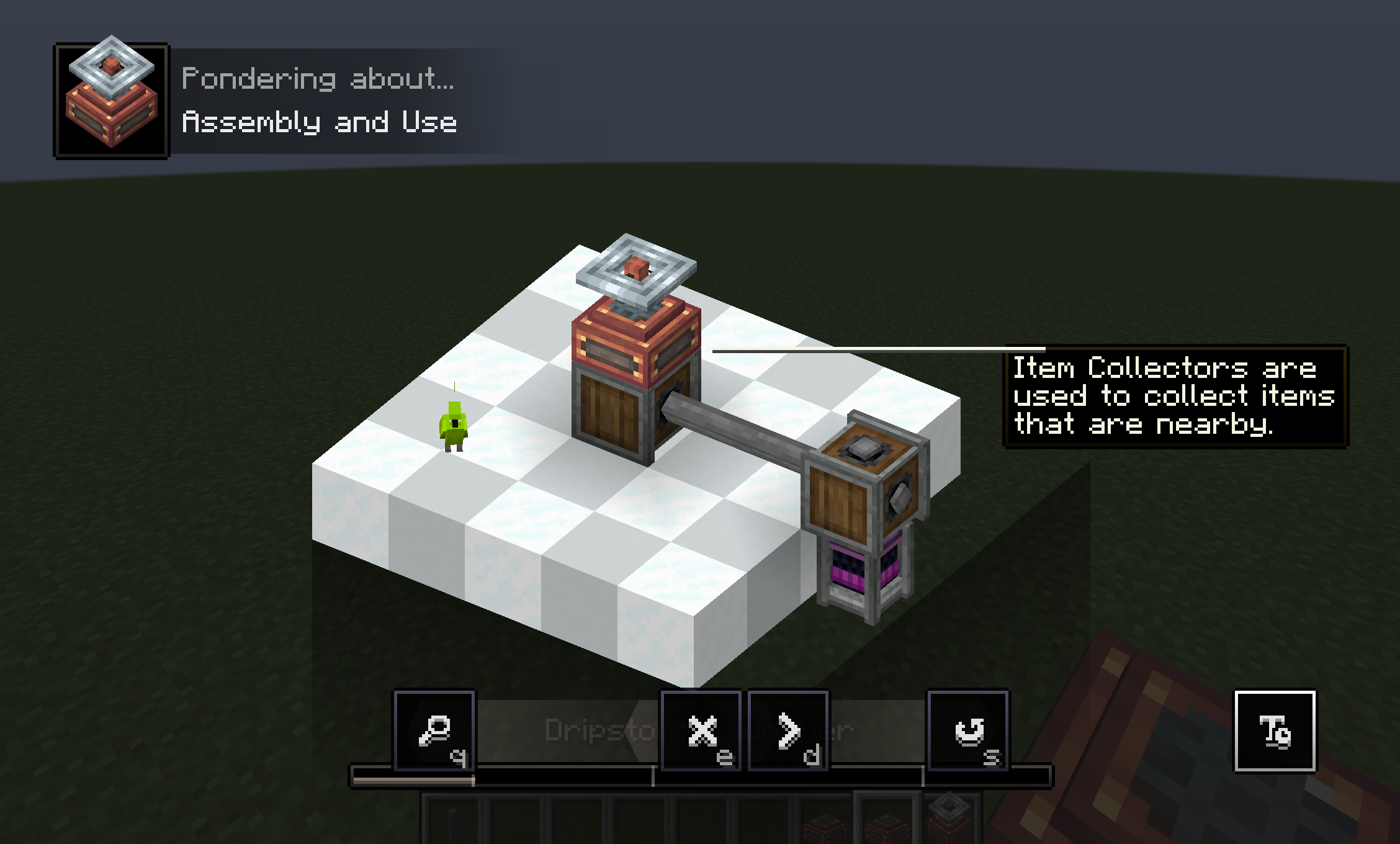Click the Item Collectors tooltip box
Image resolution: width=1400 pixels, height=844 pixels.
click(1173, 397)
